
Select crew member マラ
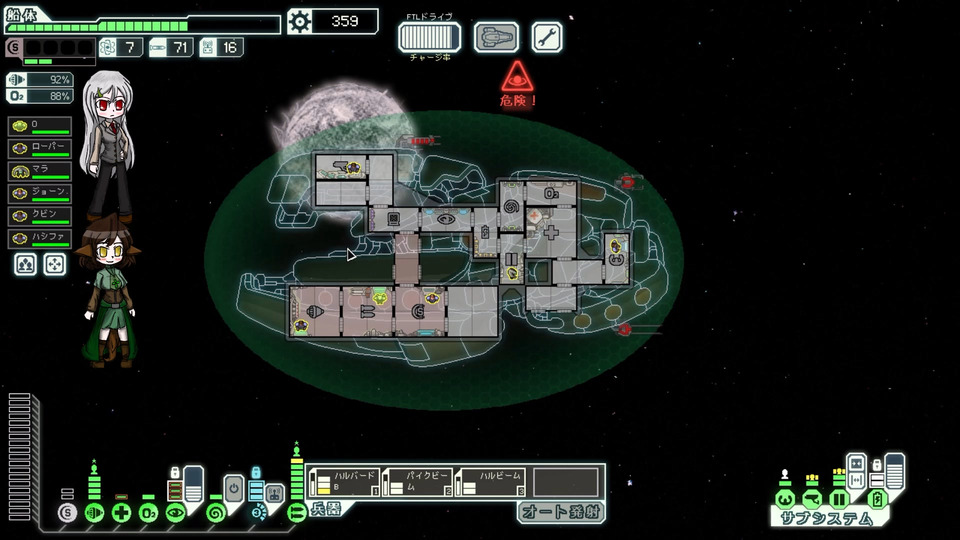(40, 170)
